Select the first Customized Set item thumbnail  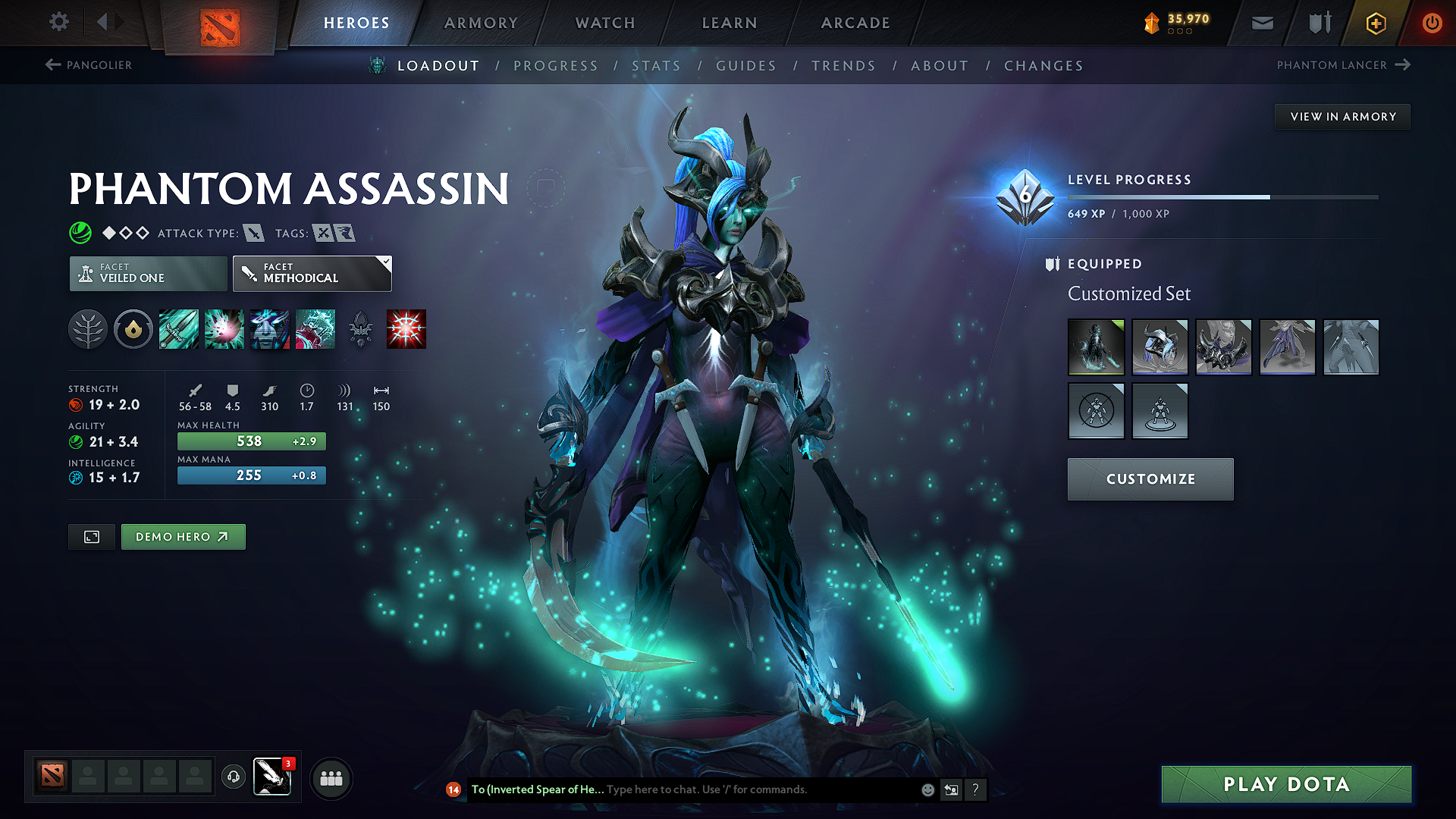[1097, 347]
